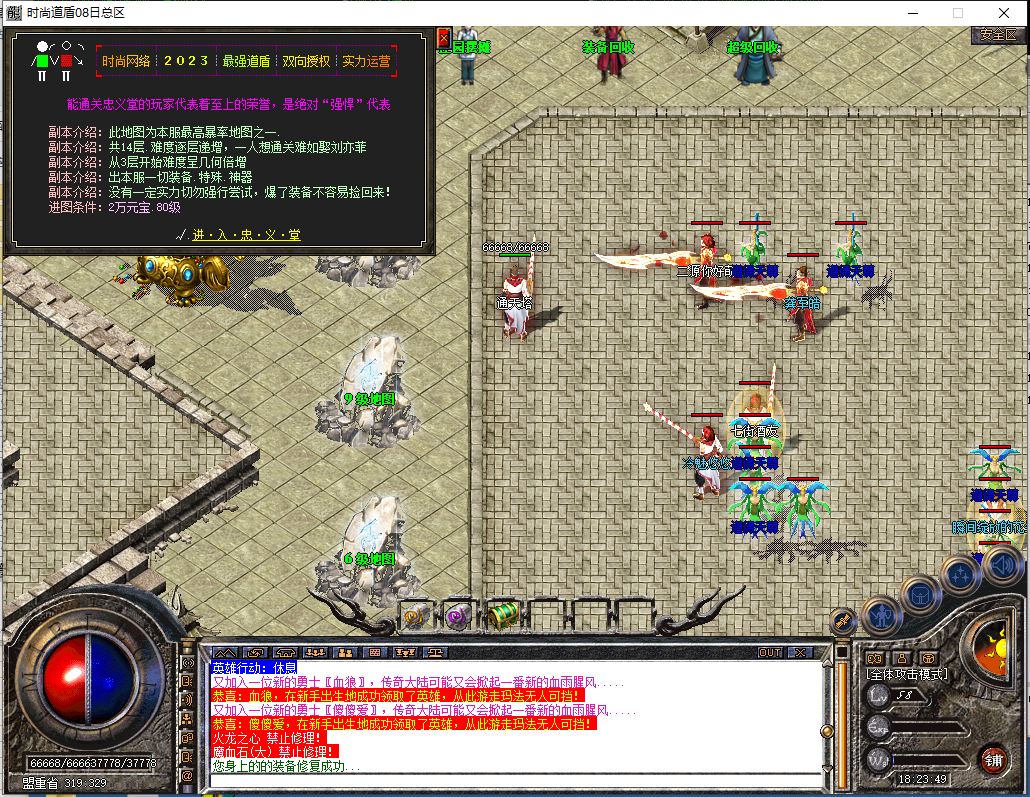Screen dimensions: 1030x797
Task: Minimize the game window
Action: [x=912, y=13]
